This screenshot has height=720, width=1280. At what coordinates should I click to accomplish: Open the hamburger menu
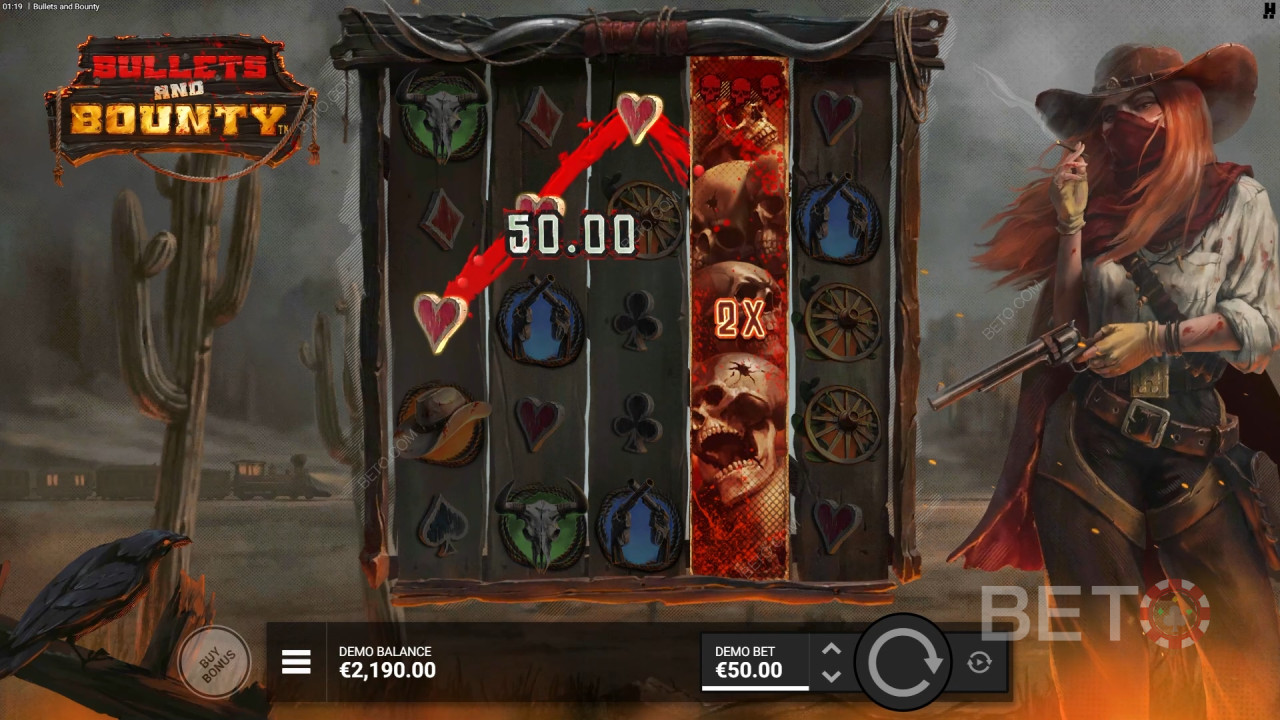(x=296, y=662)
